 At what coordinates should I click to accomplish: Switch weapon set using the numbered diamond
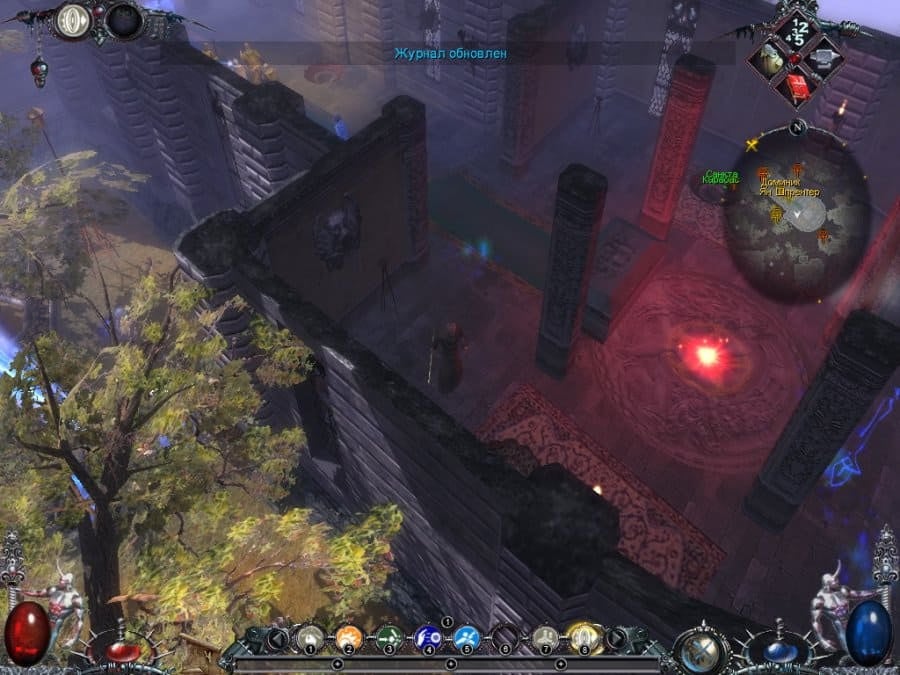[797, 30]
